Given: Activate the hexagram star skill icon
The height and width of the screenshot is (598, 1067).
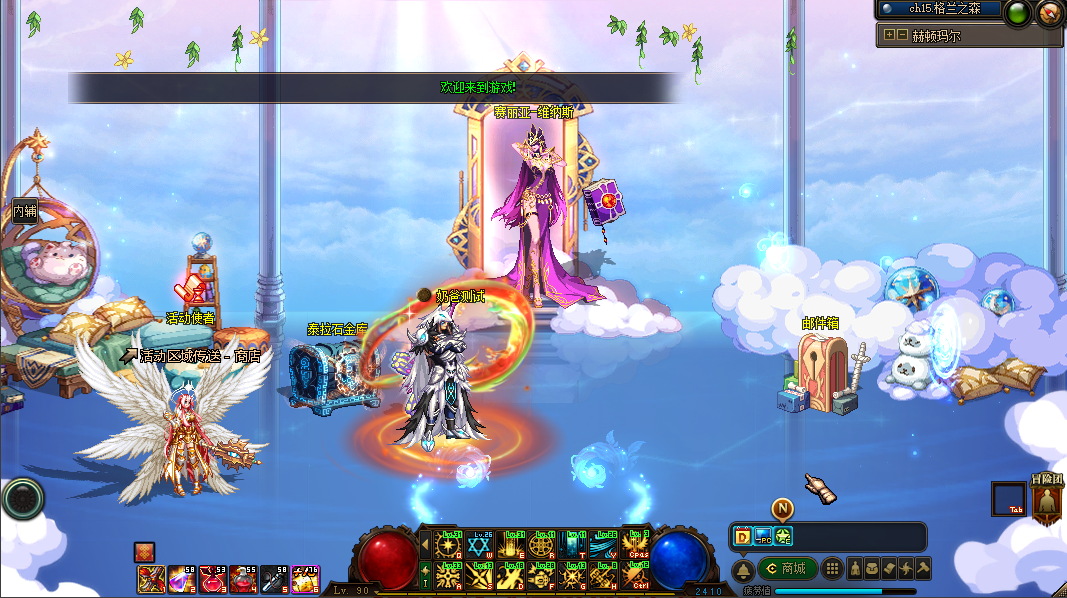Looking at the screenshot, I should pyautogui.click(x=481, y=547).
